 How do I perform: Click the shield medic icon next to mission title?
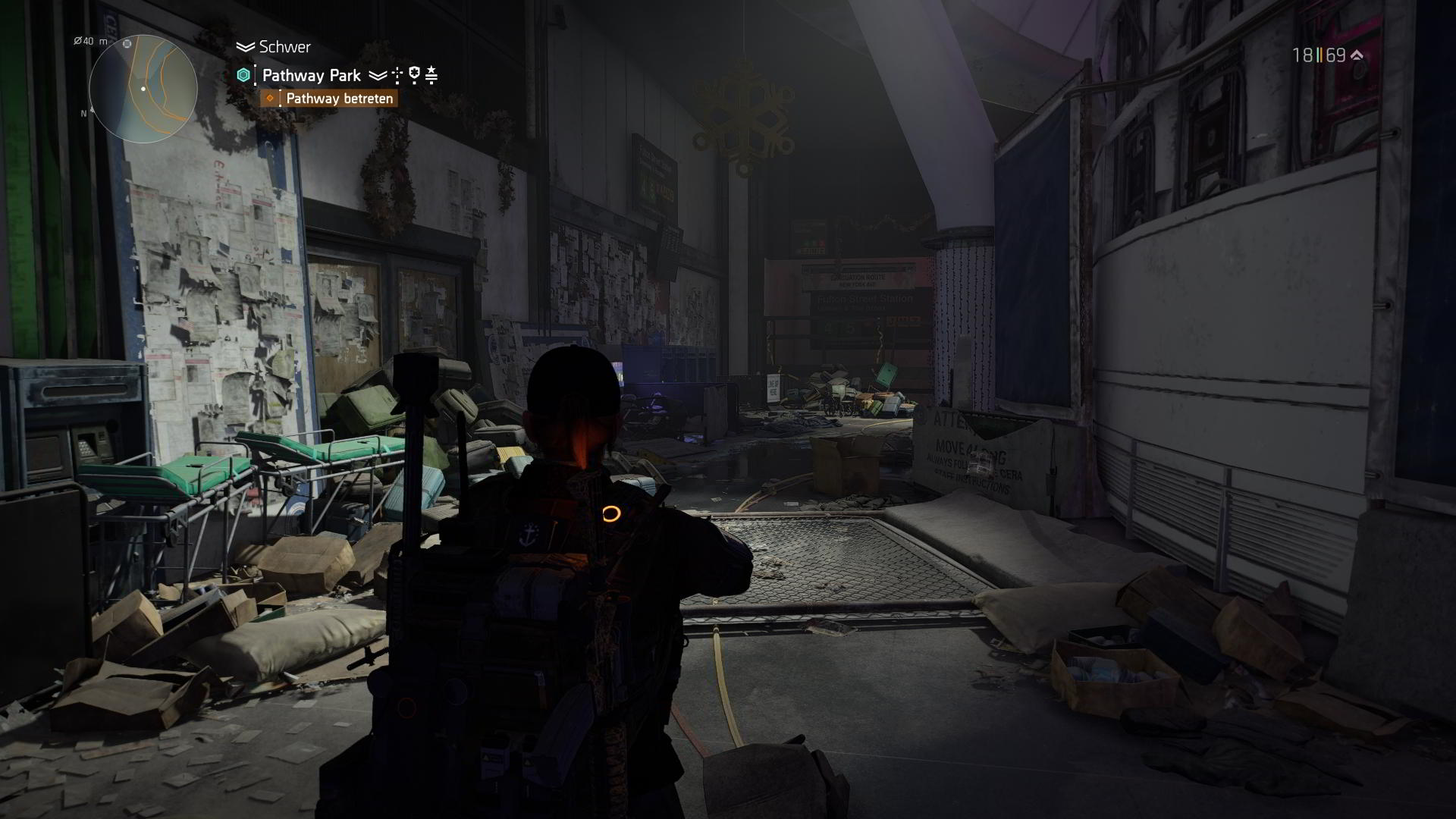415,74
